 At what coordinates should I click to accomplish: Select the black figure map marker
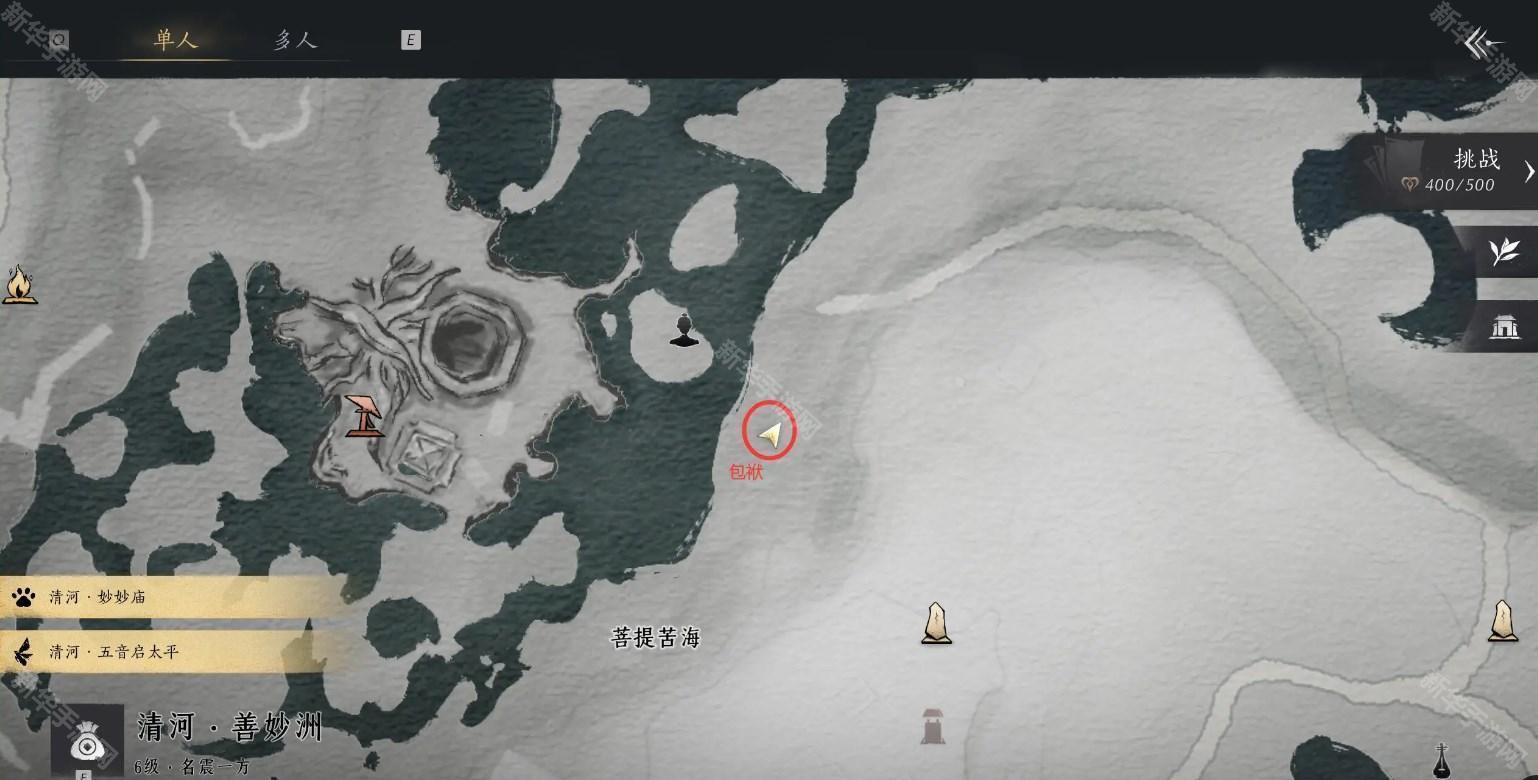click(684, 330)
